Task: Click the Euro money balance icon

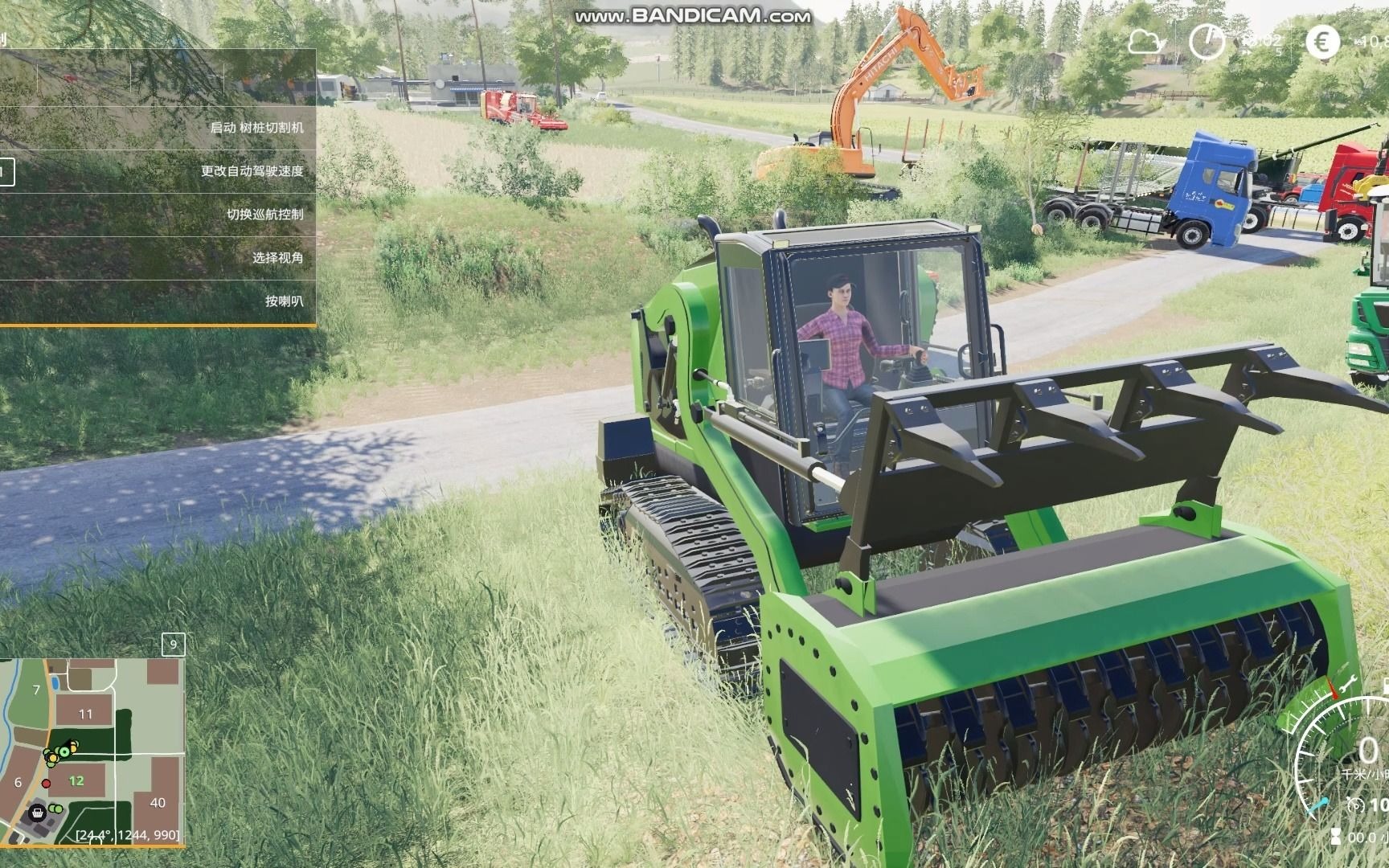Action: [x=1321, y=42]
